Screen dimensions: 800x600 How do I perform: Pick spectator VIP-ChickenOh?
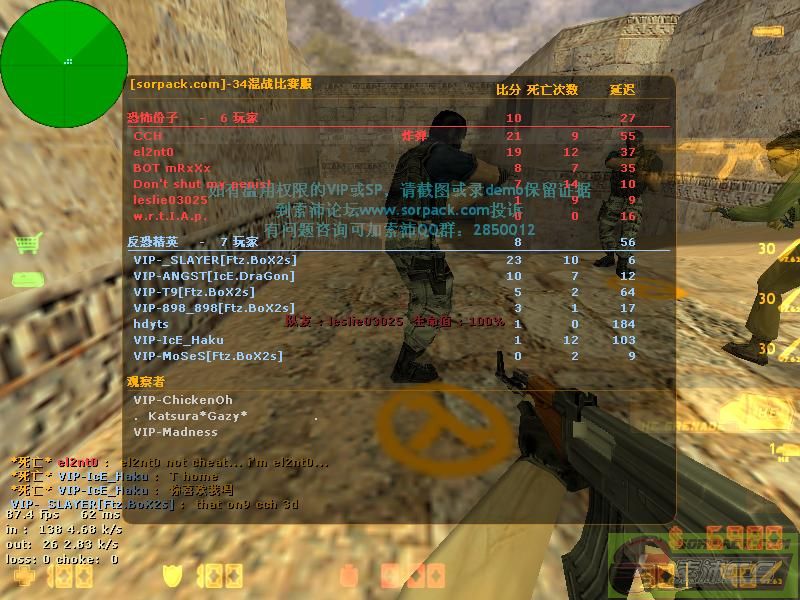pos(183,400)
